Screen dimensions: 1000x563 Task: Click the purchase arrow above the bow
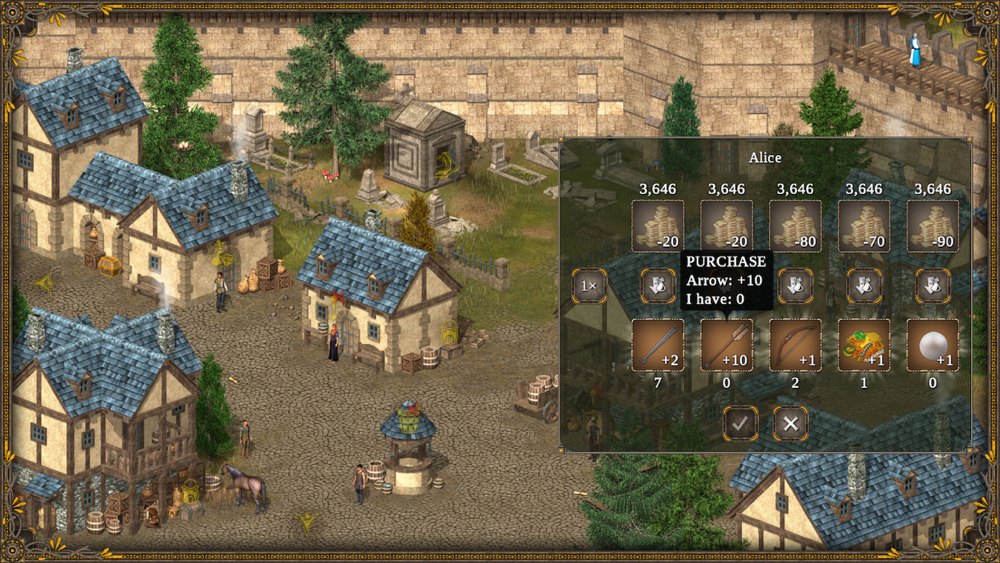[795, 286]
